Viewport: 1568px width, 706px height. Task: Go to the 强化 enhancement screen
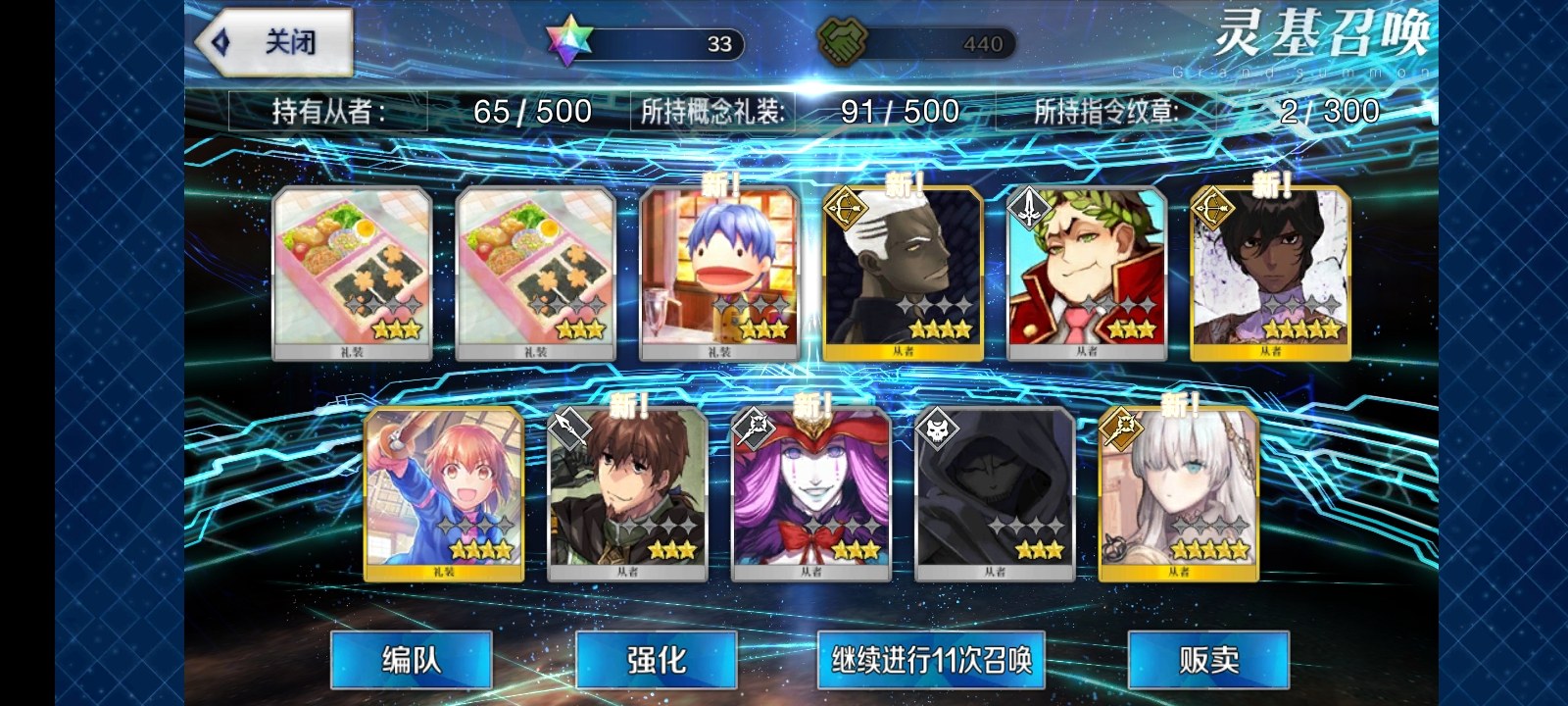[x=656, y=660]
